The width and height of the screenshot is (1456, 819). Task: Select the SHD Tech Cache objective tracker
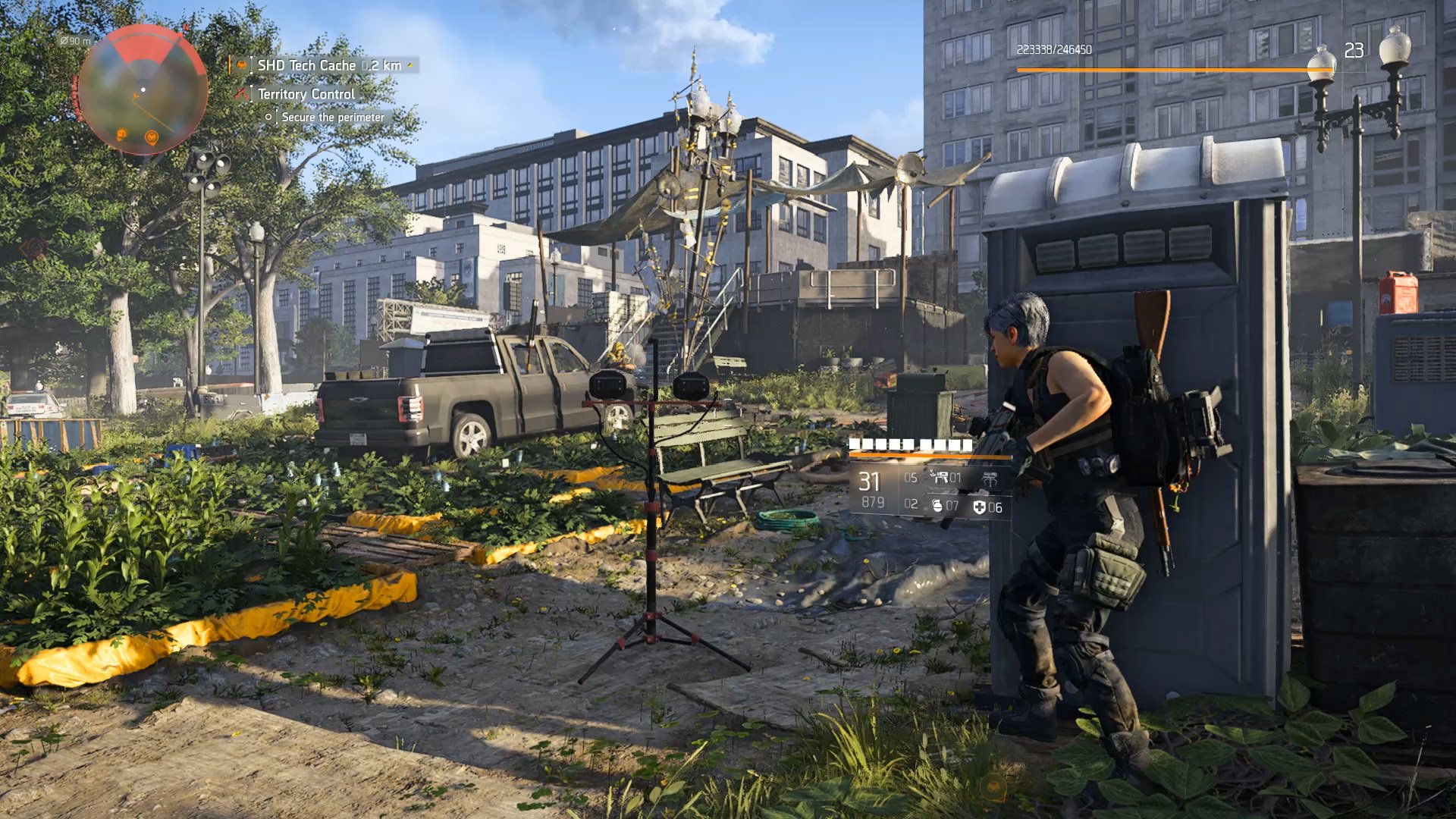pos(329,65)
